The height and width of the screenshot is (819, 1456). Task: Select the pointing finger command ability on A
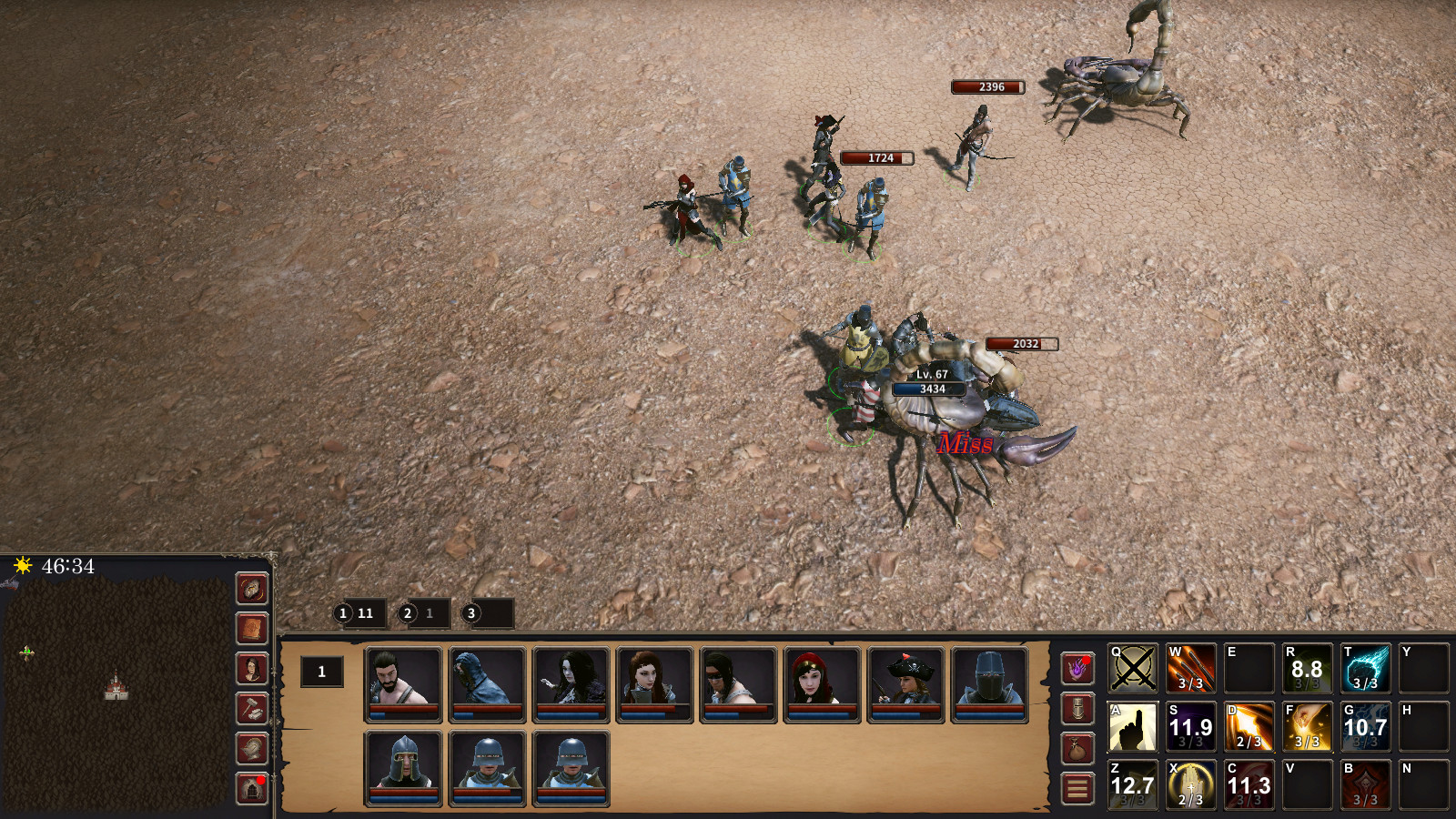pyautogui.click(x=1135, y=726)
